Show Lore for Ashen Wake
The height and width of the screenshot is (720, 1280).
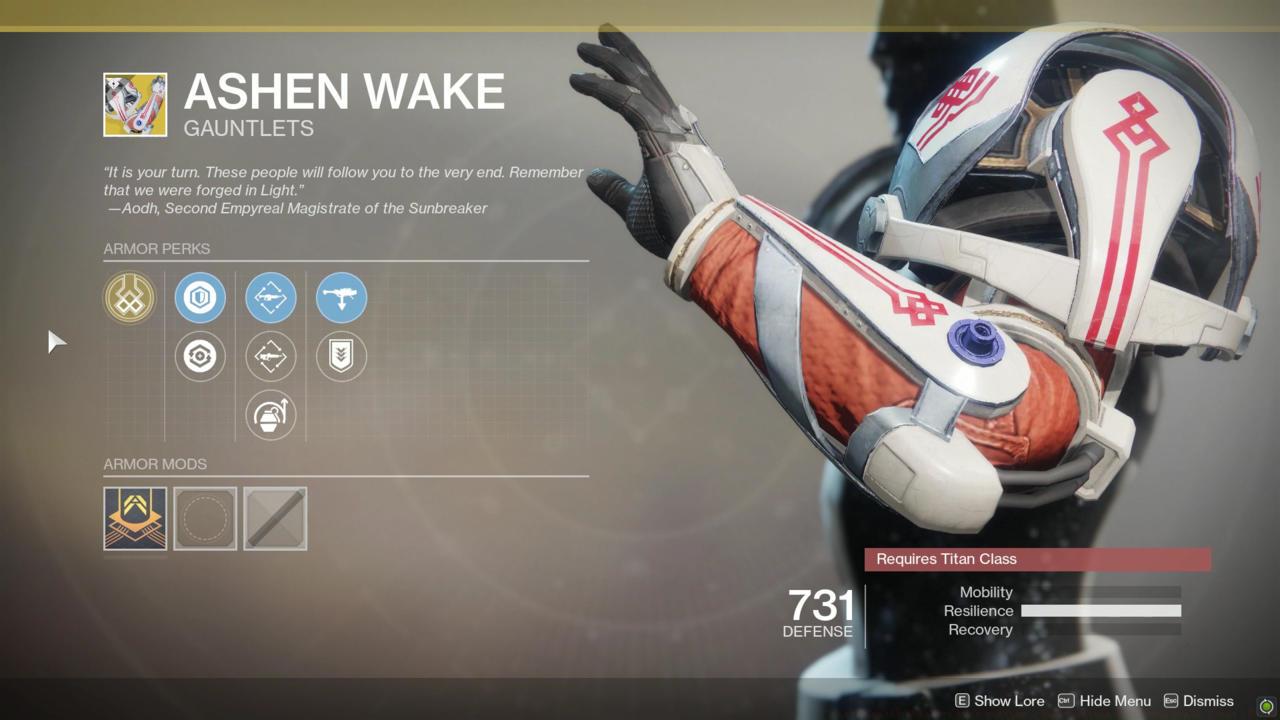coord(999,701)
